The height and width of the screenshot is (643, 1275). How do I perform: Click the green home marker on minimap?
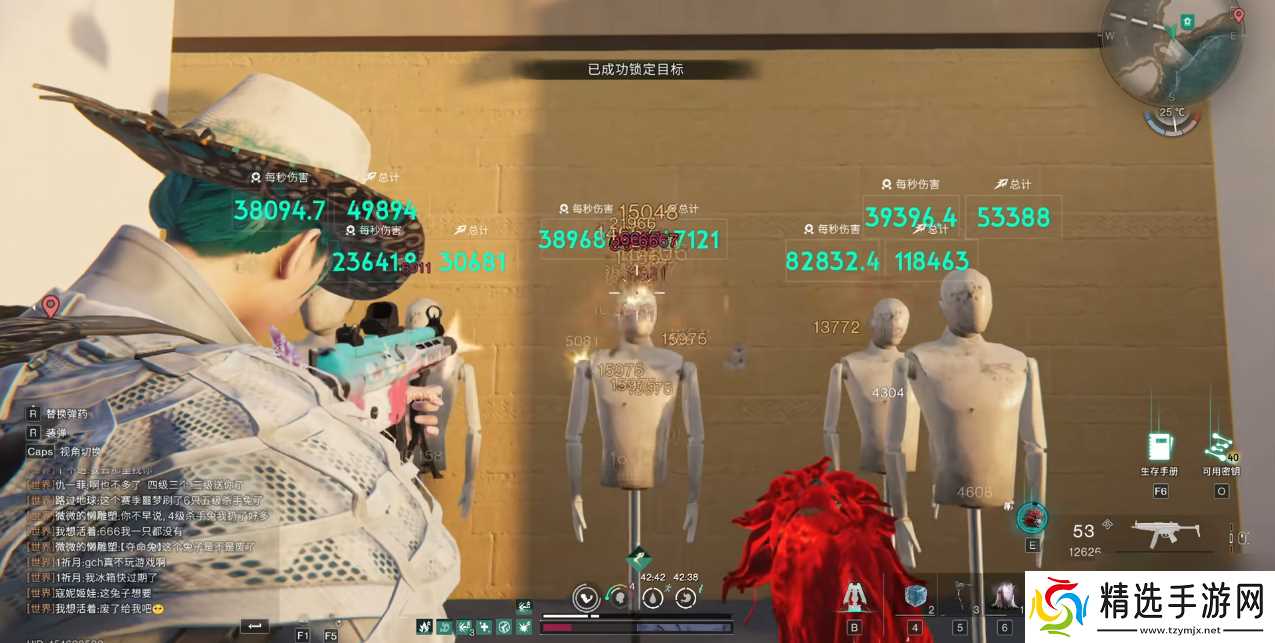click(1187, 21)
